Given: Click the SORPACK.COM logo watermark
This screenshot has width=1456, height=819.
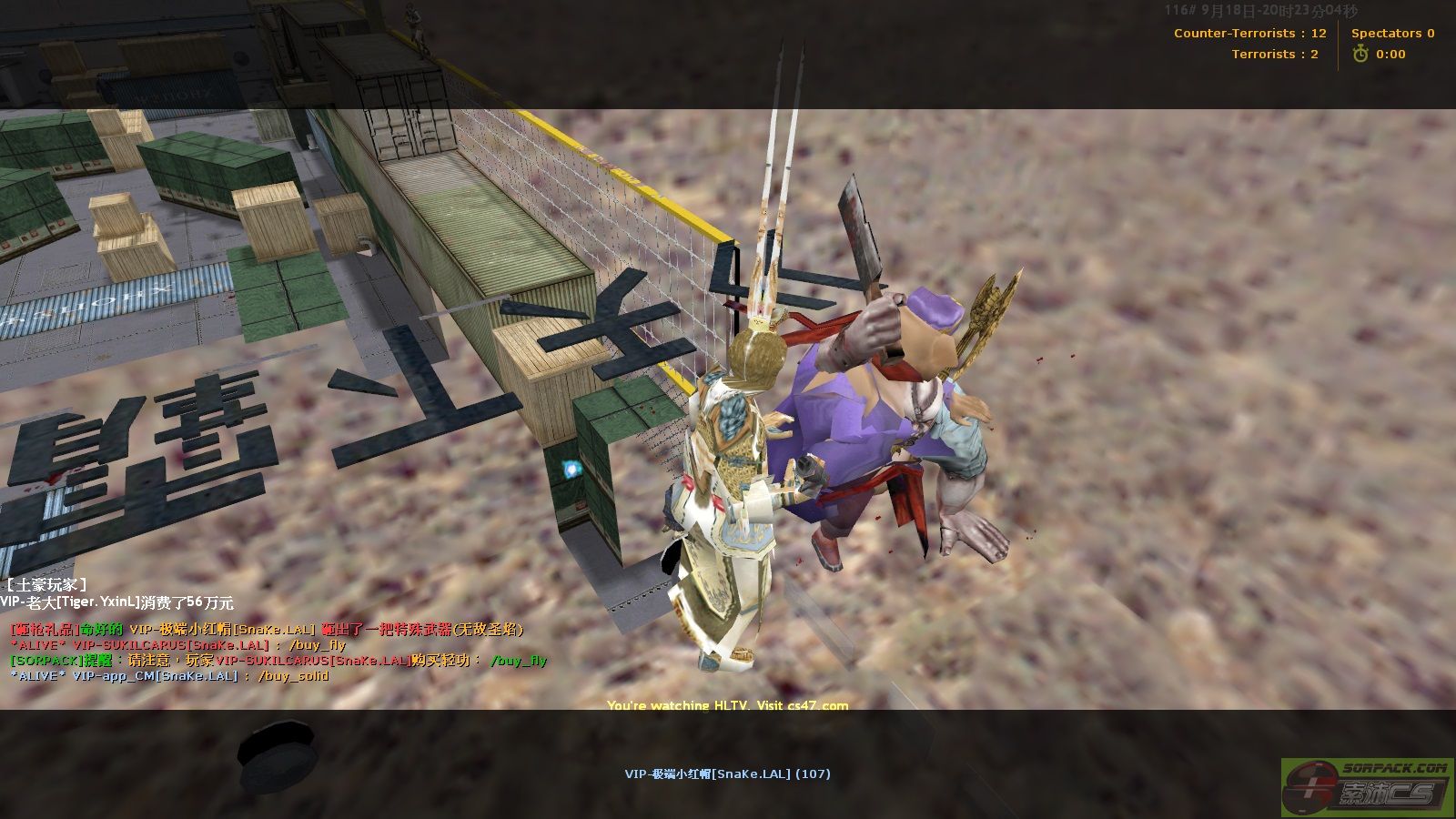Looking at the screenshot, I should click(1367, 787).
